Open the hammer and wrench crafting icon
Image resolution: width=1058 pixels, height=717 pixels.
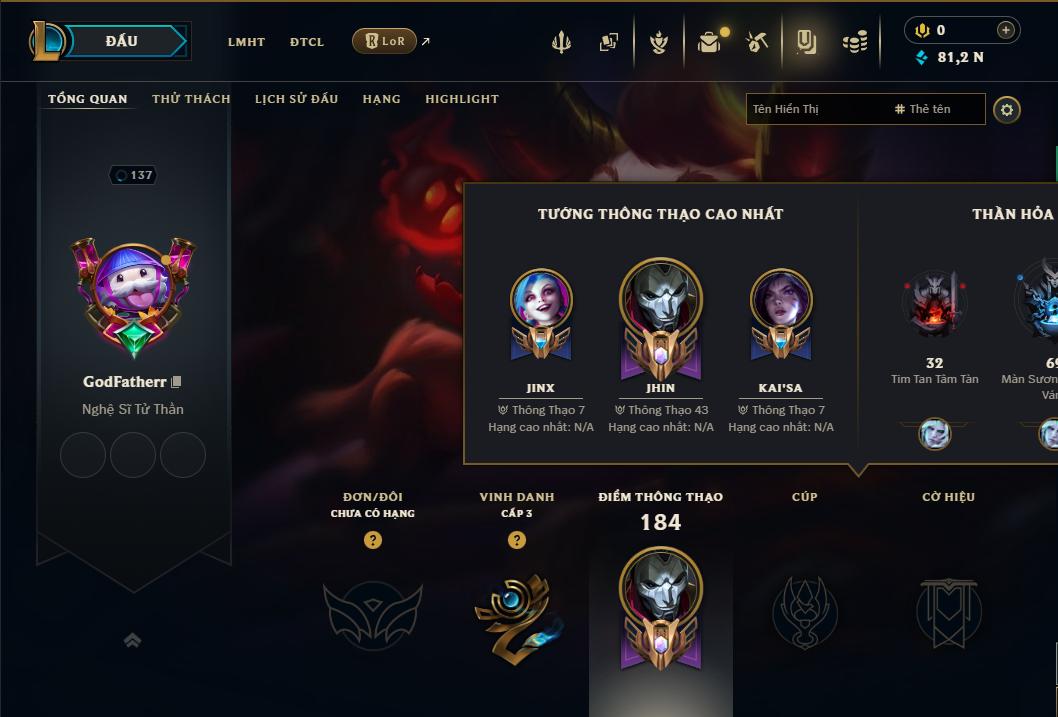coord(757,42)
